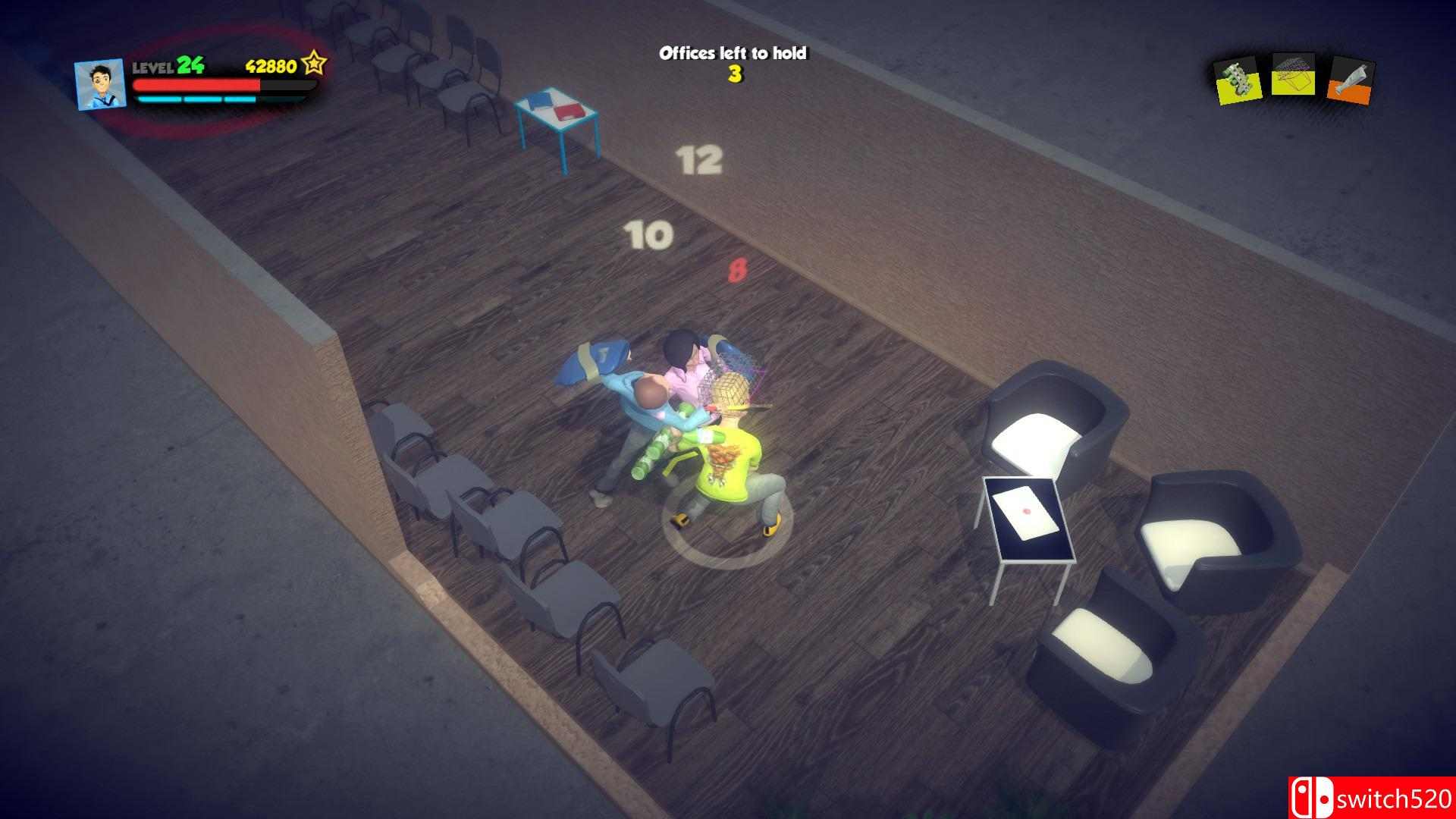Click the white damage number 12

point(701,160)
